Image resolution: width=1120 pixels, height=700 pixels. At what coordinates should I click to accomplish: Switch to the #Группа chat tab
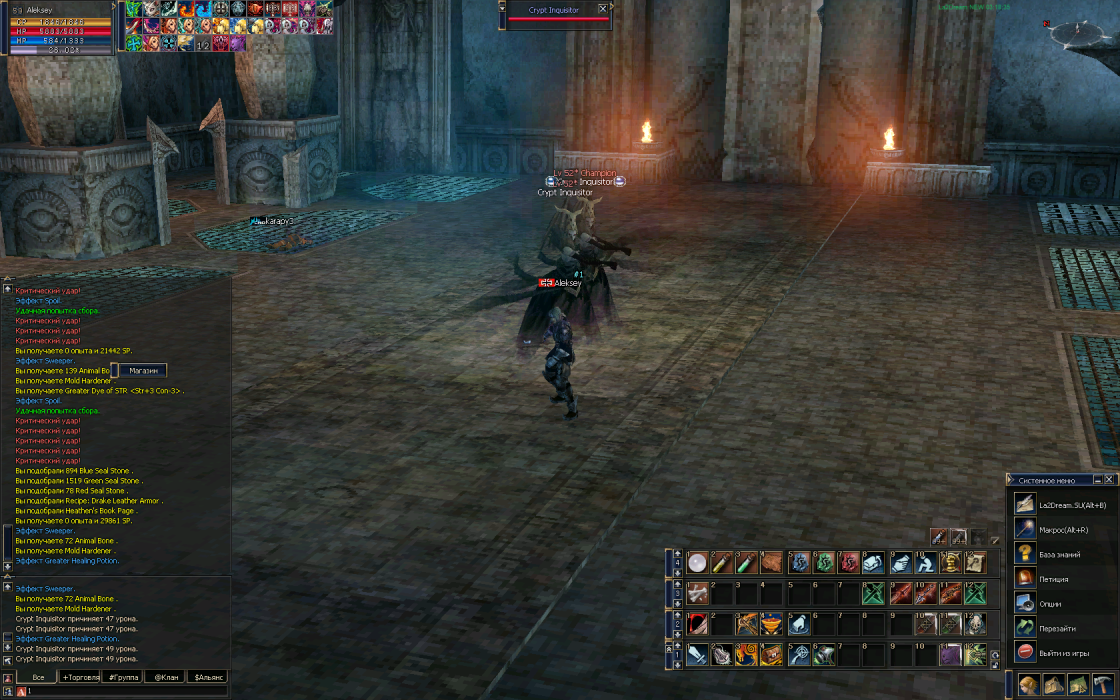point(124,678)
